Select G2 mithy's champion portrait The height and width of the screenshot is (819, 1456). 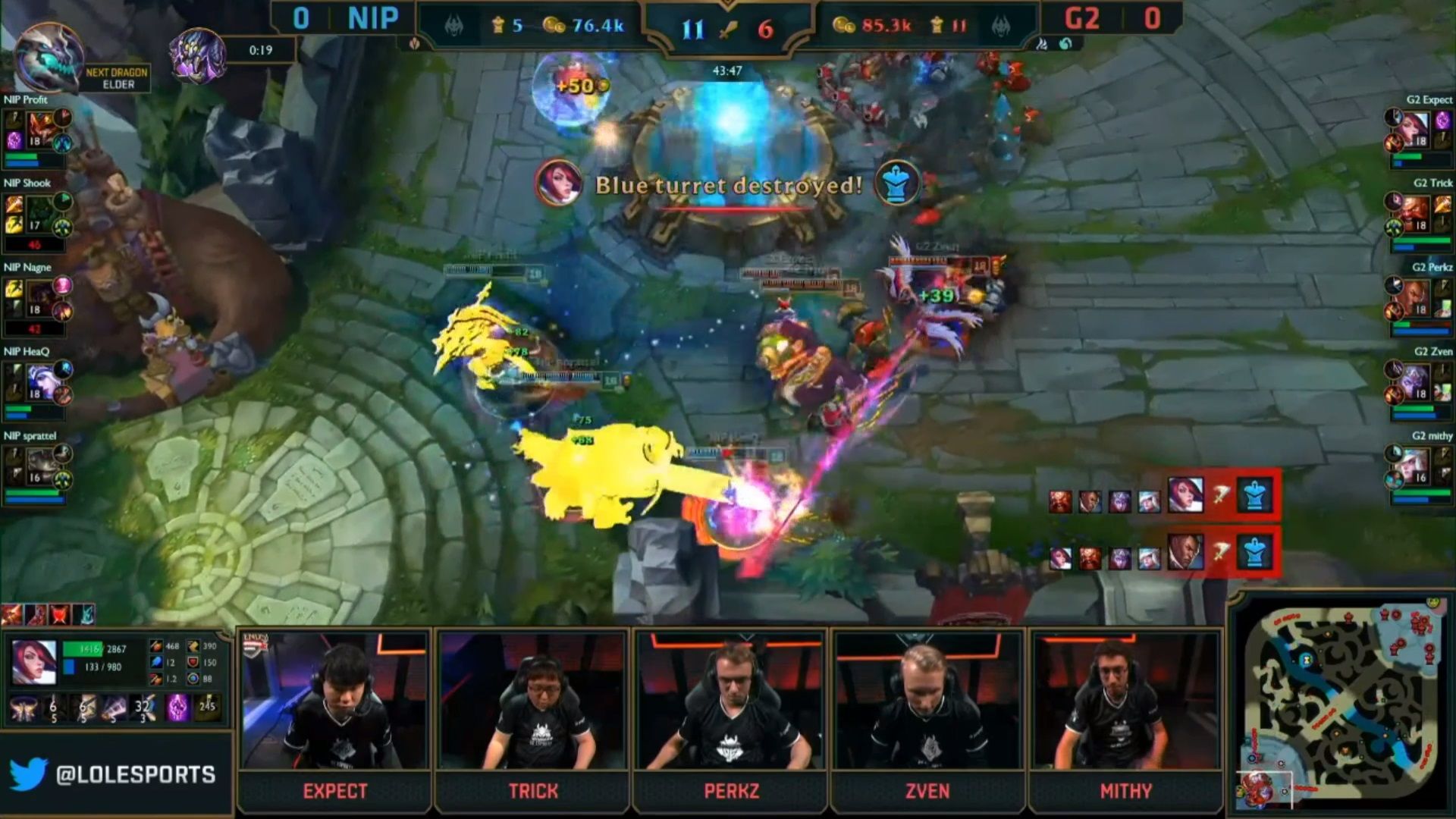point(1417,466)
